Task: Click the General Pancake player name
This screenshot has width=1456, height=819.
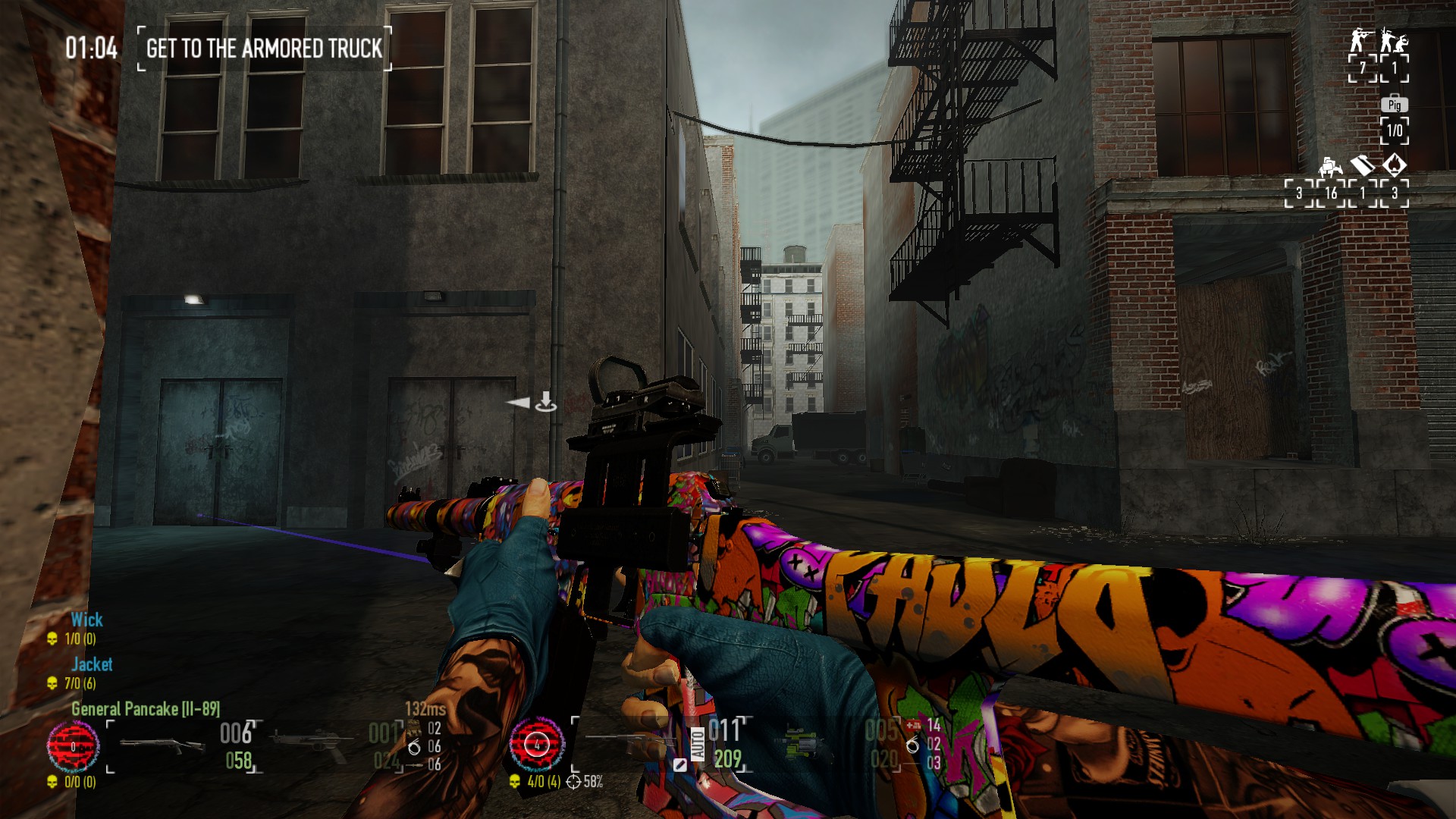Action: click(x=145, y=709)
